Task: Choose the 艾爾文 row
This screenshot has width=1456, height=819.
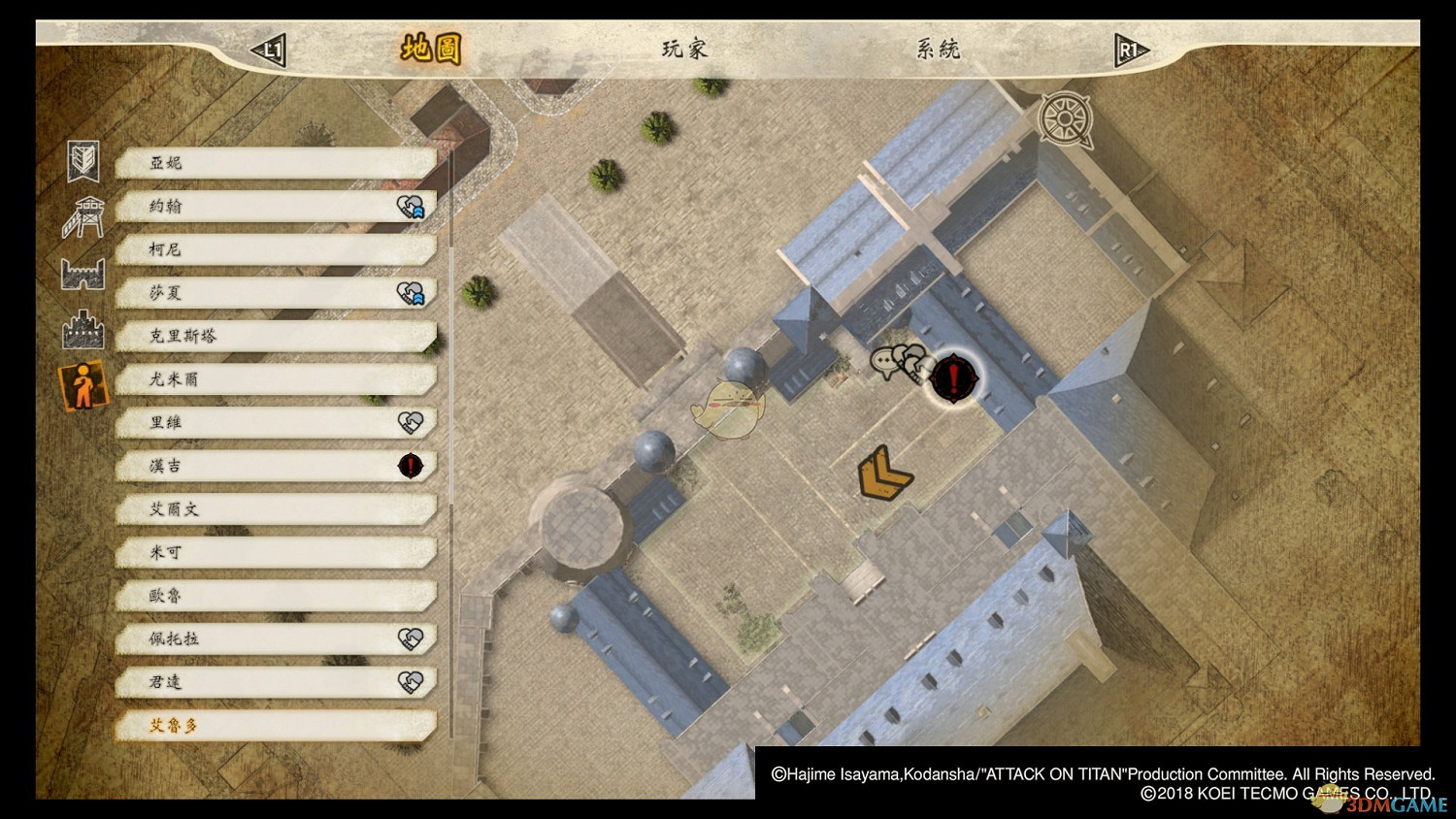Action: (x=276, y=509)
